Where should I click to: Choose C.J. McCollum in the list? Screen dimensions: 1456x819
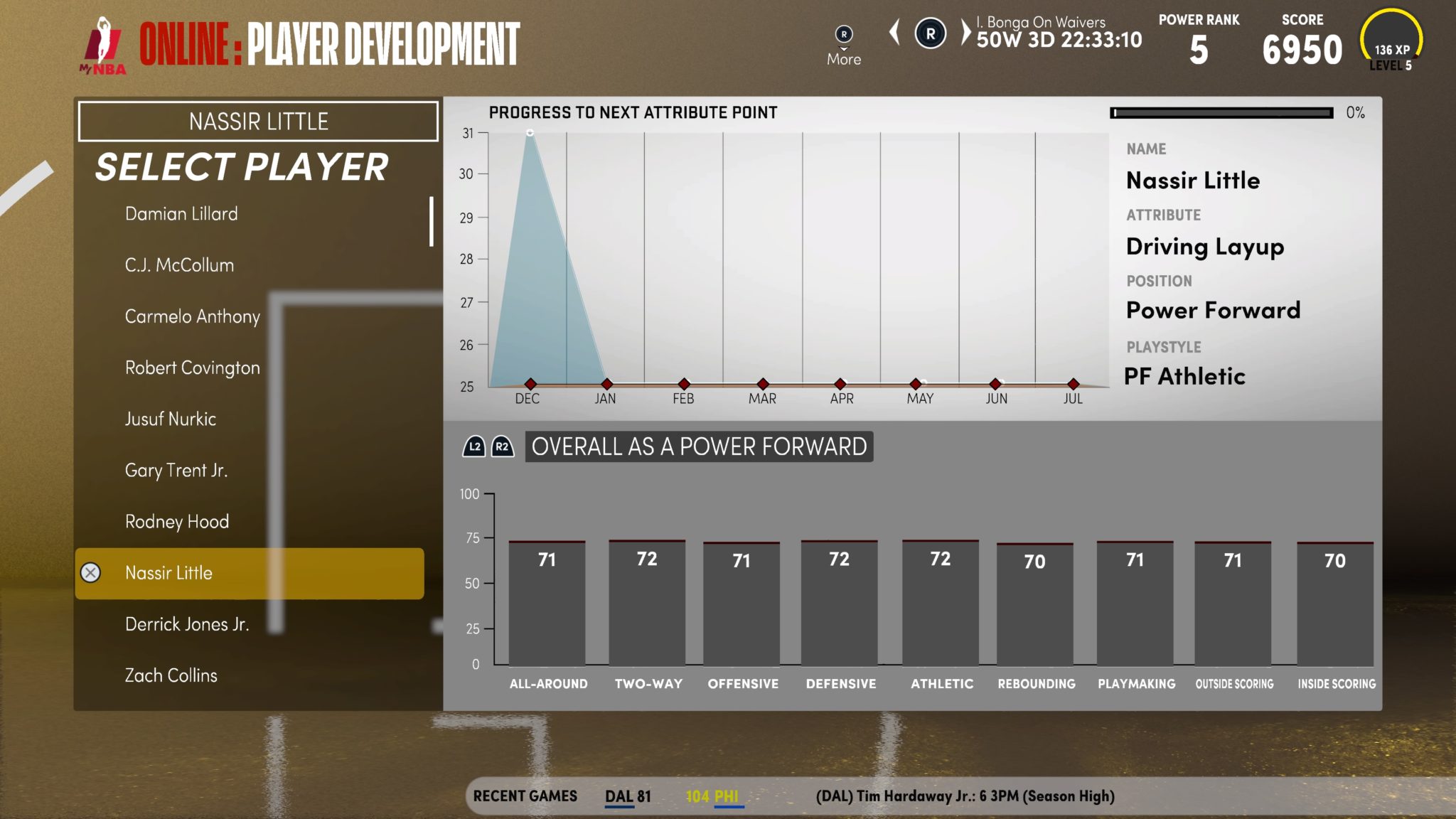coord(179,265)
